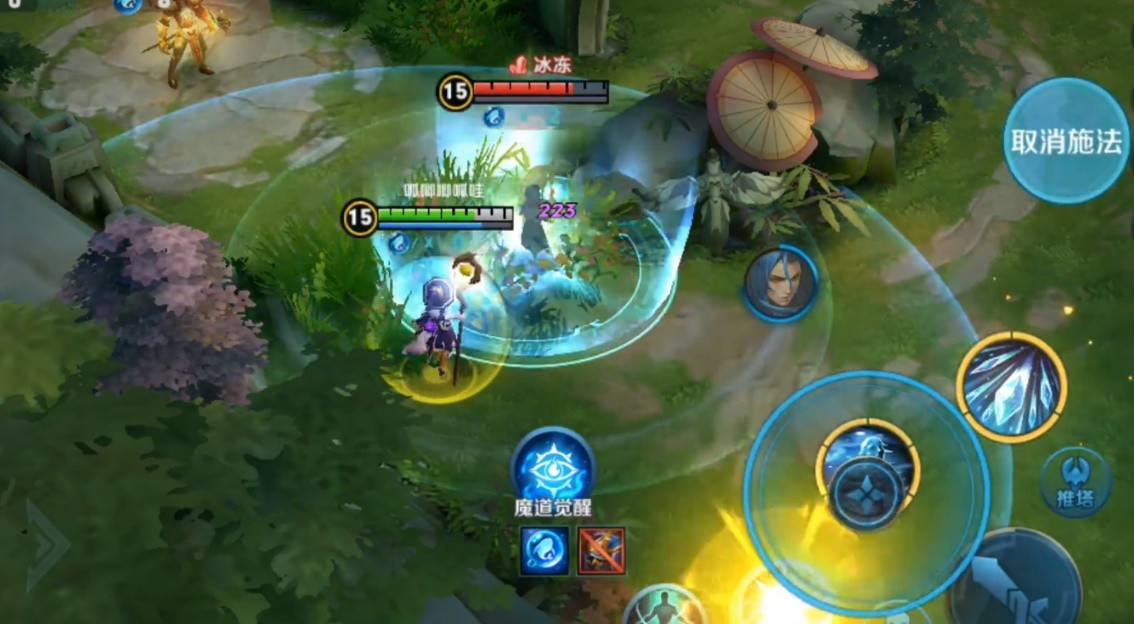
Task: Target the enemy hero portrait icon
Action: pos(780,283)
